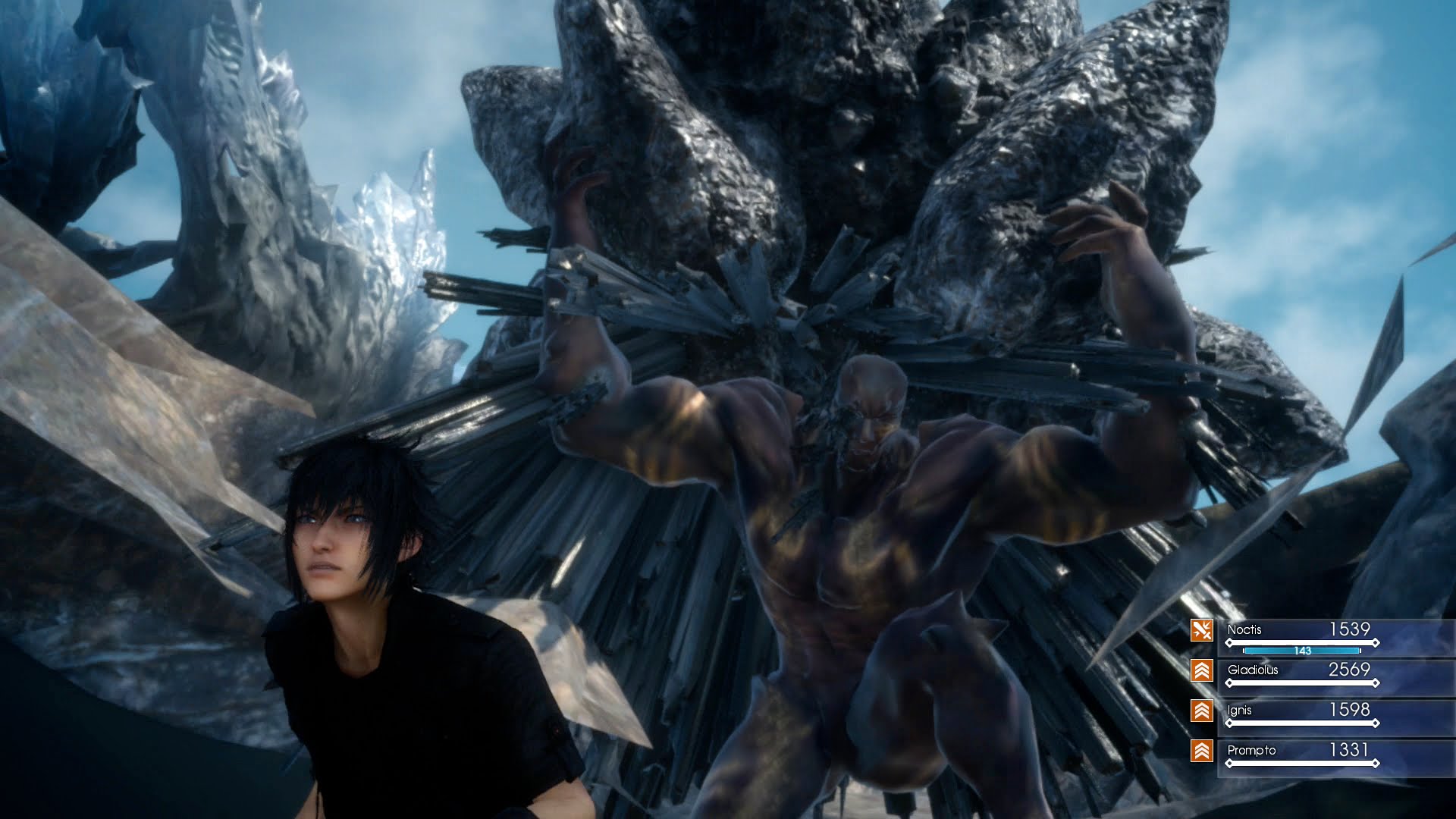
Task: Choose Gladiolus's party panel
Action: point(1301,675)
